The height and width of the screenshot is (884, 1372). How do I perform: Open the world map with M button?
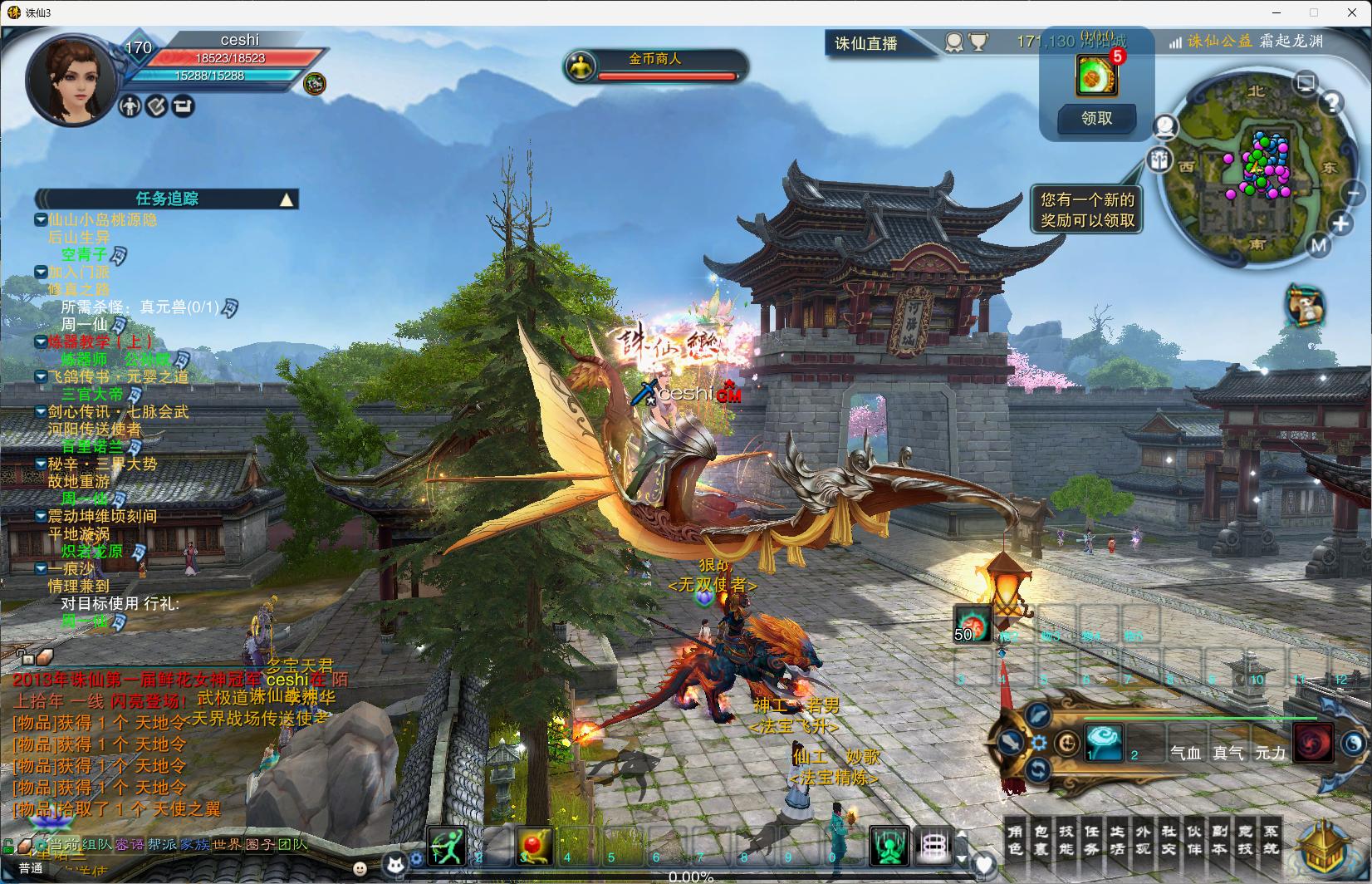[1318, 245]
